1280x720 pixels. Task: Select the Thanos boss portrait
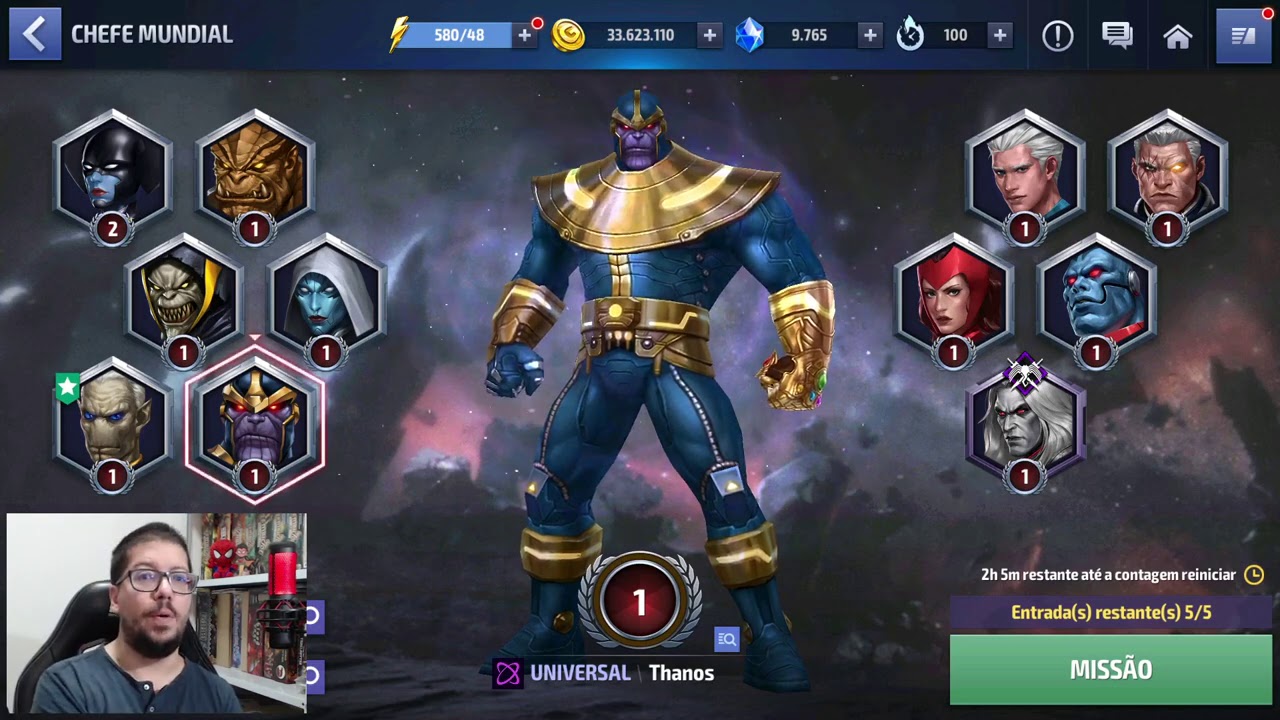click(255, 422)
